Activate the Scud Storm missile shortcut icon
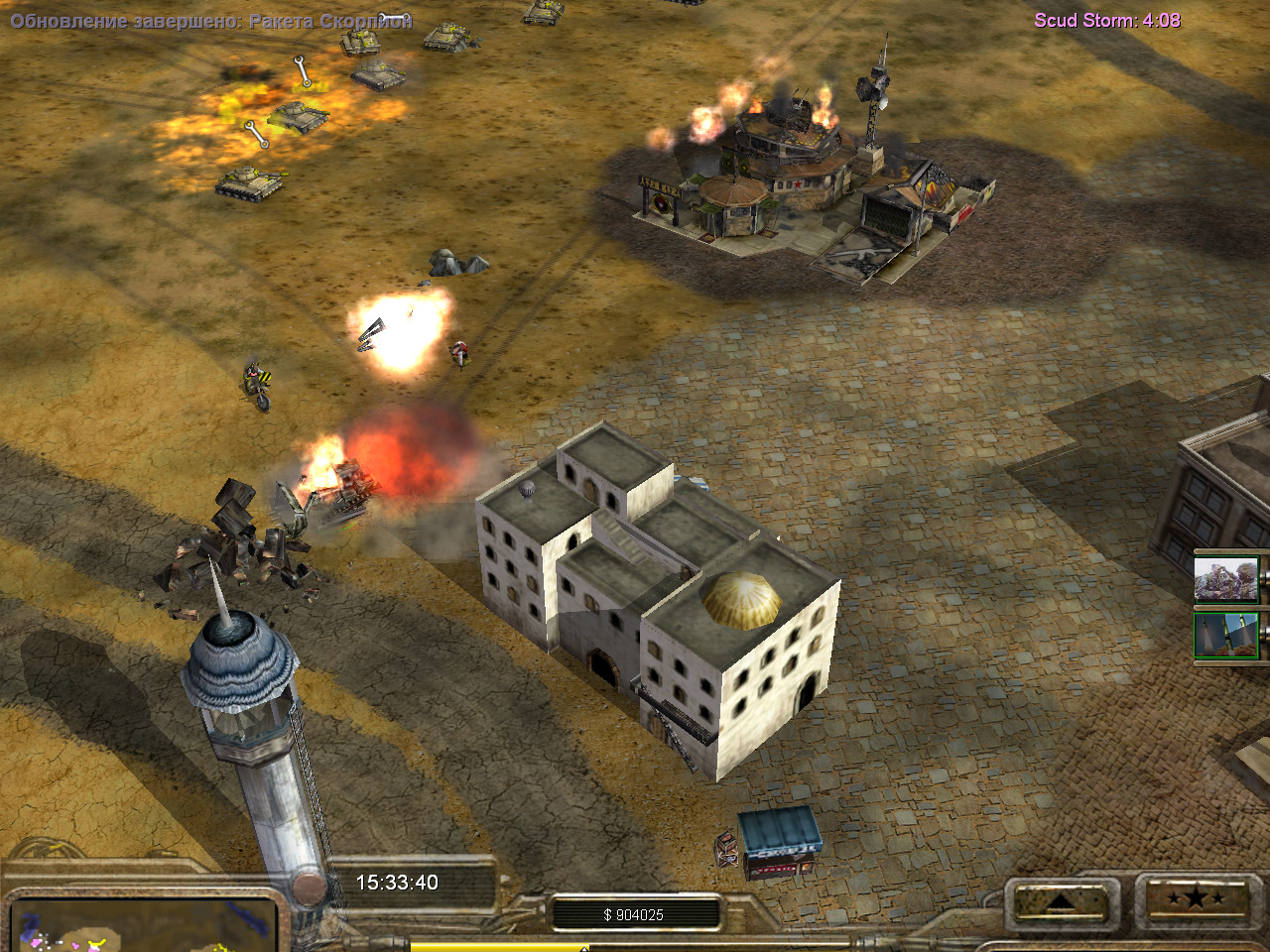Viewport: 1270px width, 952px height. point(1226,636)
